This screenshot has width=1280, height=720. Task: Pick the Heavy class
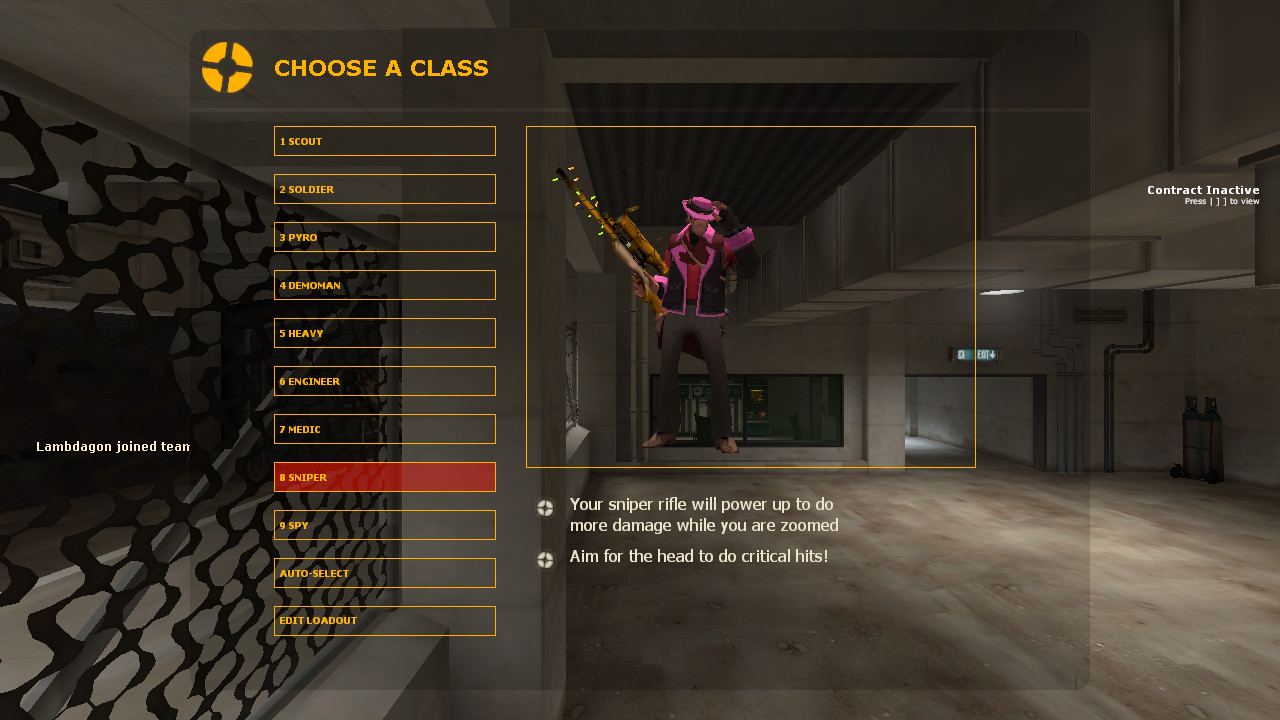(384, 332)
